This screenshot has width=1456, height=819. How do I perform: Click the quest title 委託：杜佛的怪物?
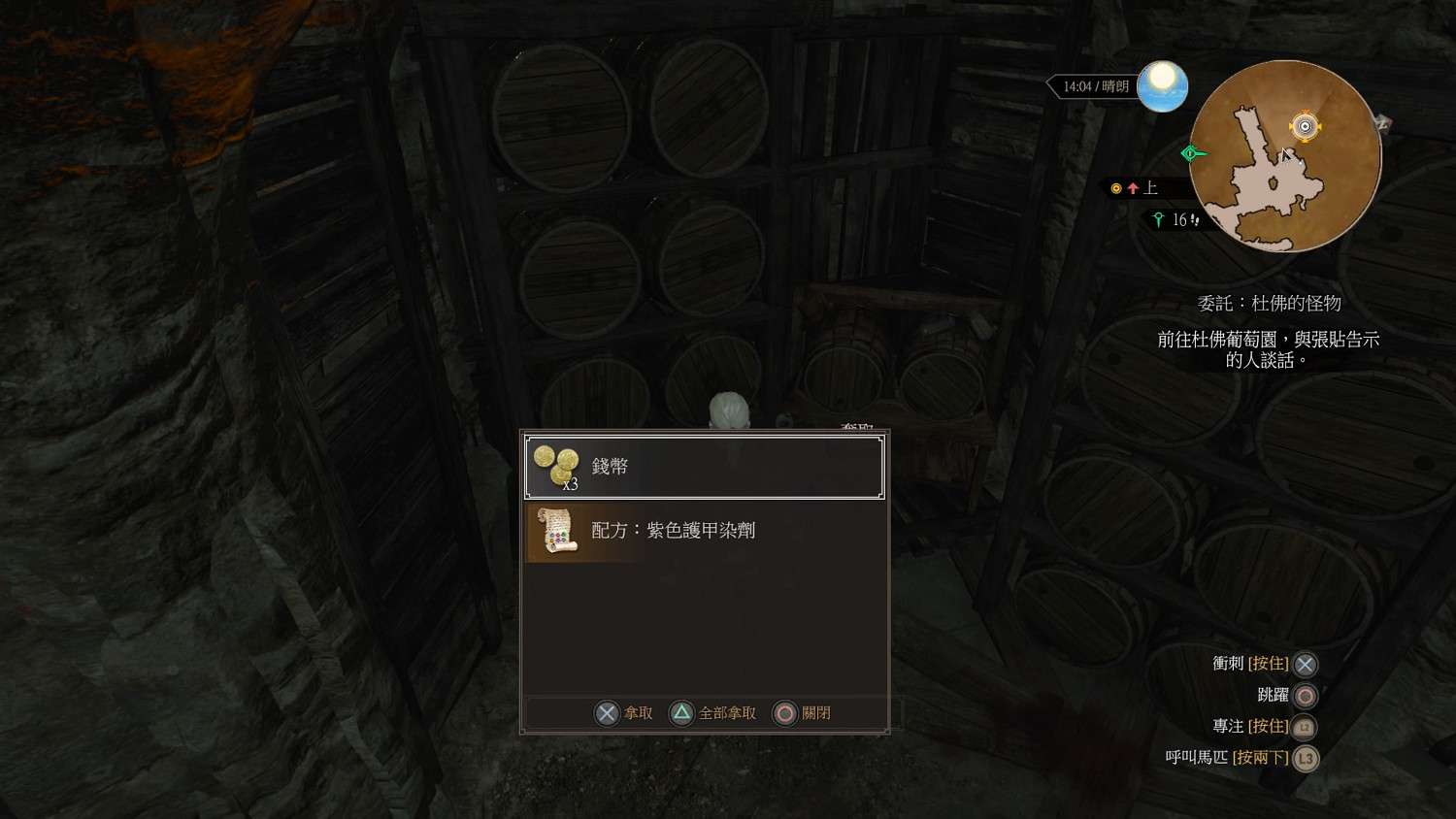[1268, 303]
